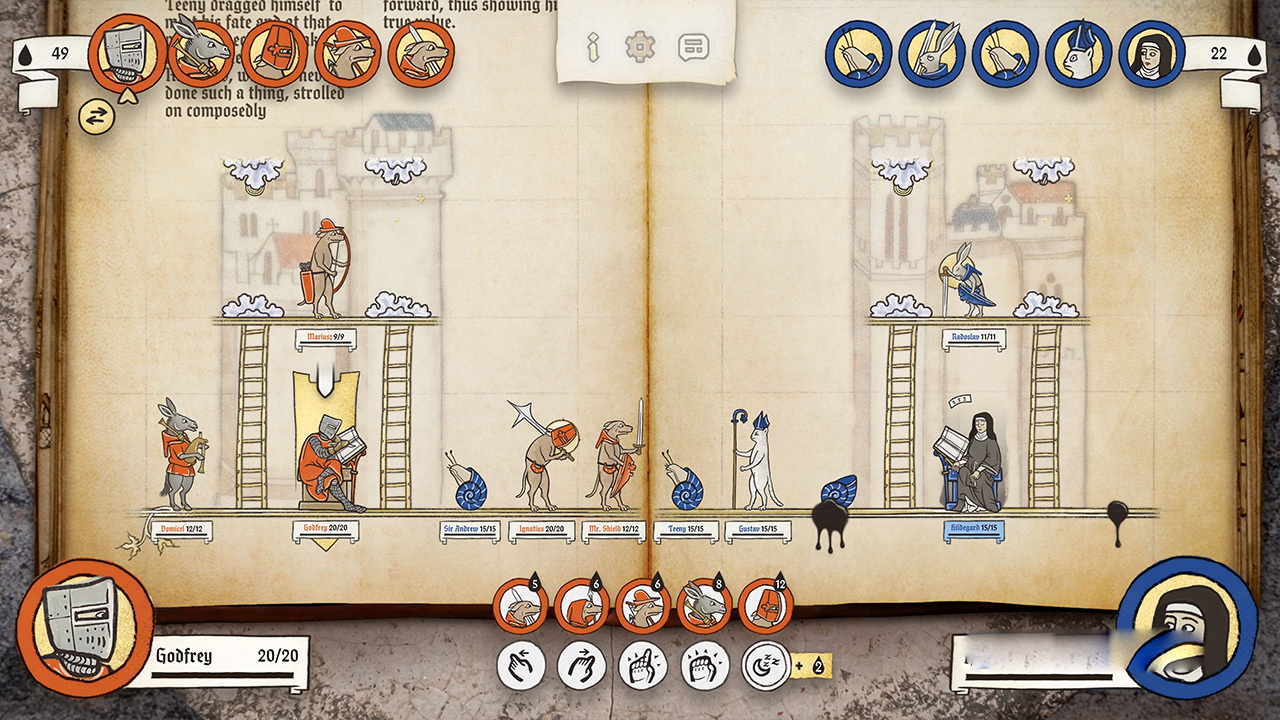1280x720 pixels.
Task: Select the donkey portrait in top orange row
Action: tap(200, 54)
